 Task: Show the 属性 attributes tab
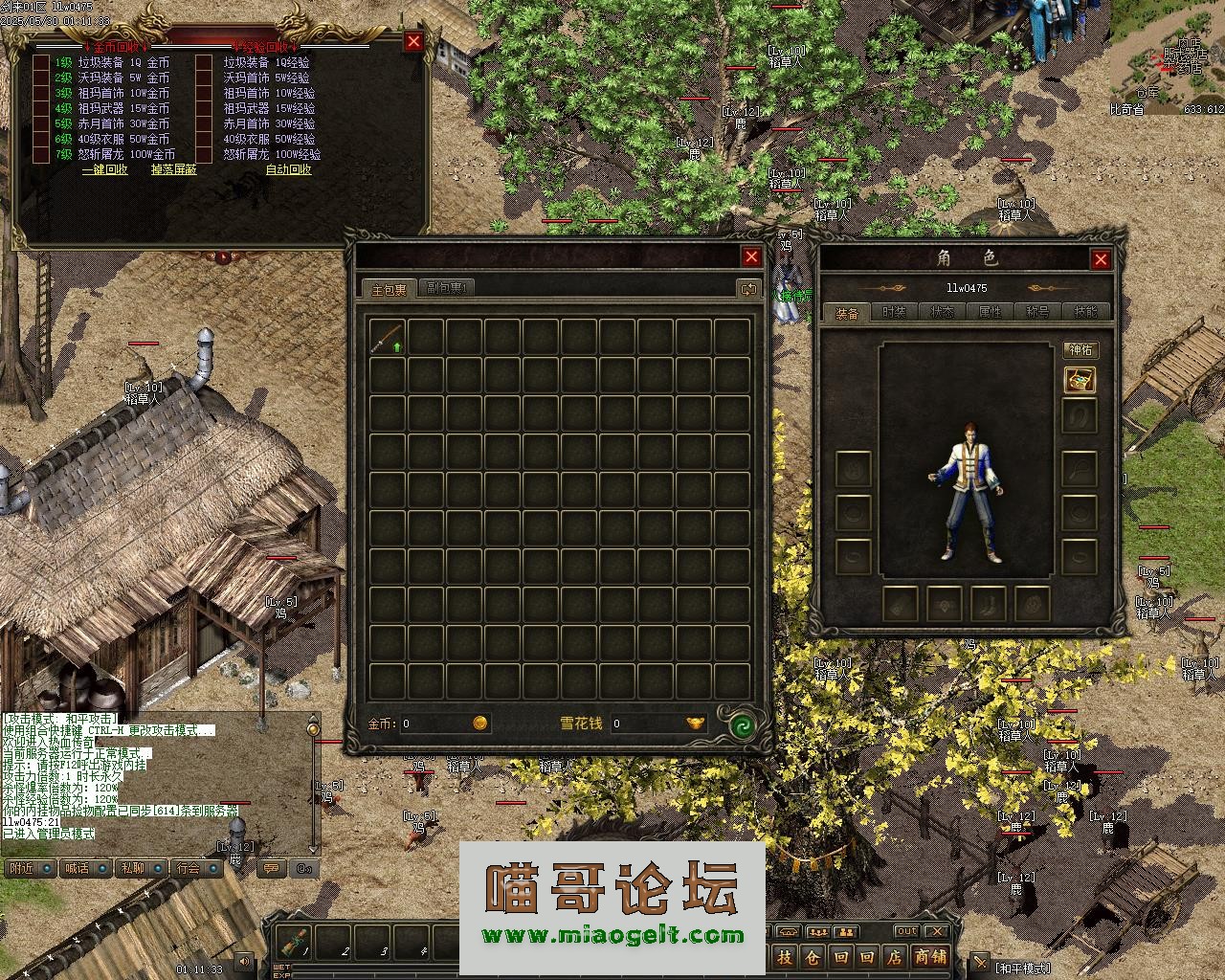(x=990, y=312)
